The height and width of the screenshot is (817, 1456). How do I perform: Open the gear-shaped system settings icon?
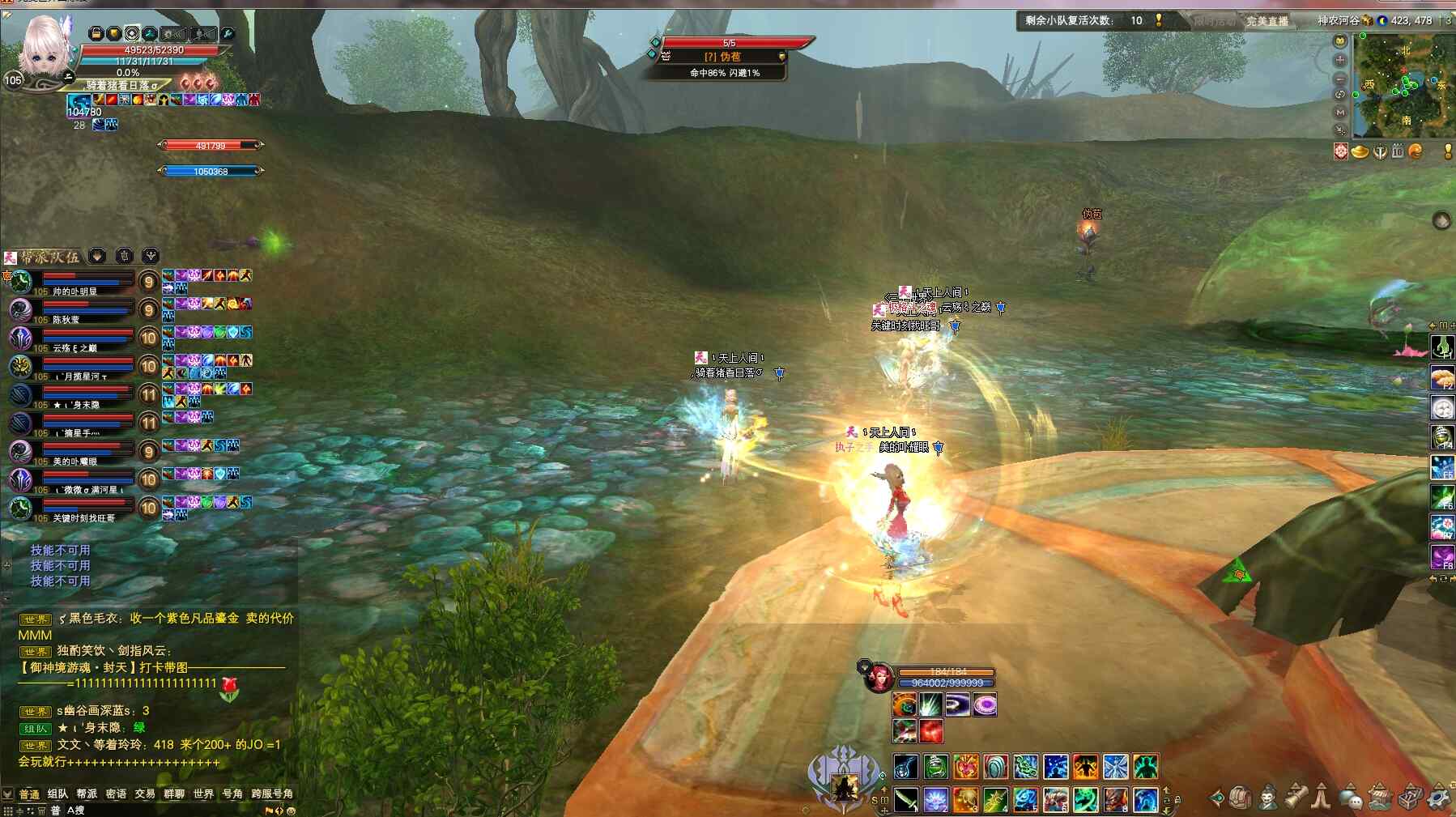click(x=1439, y=798)
